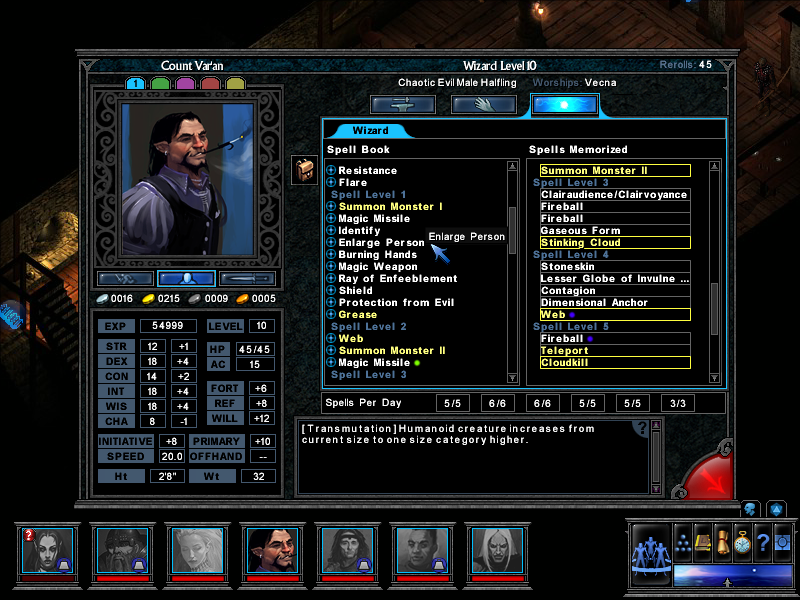Open the rest pocket watch button
800x600 pixels.
(x=741, y=541)
